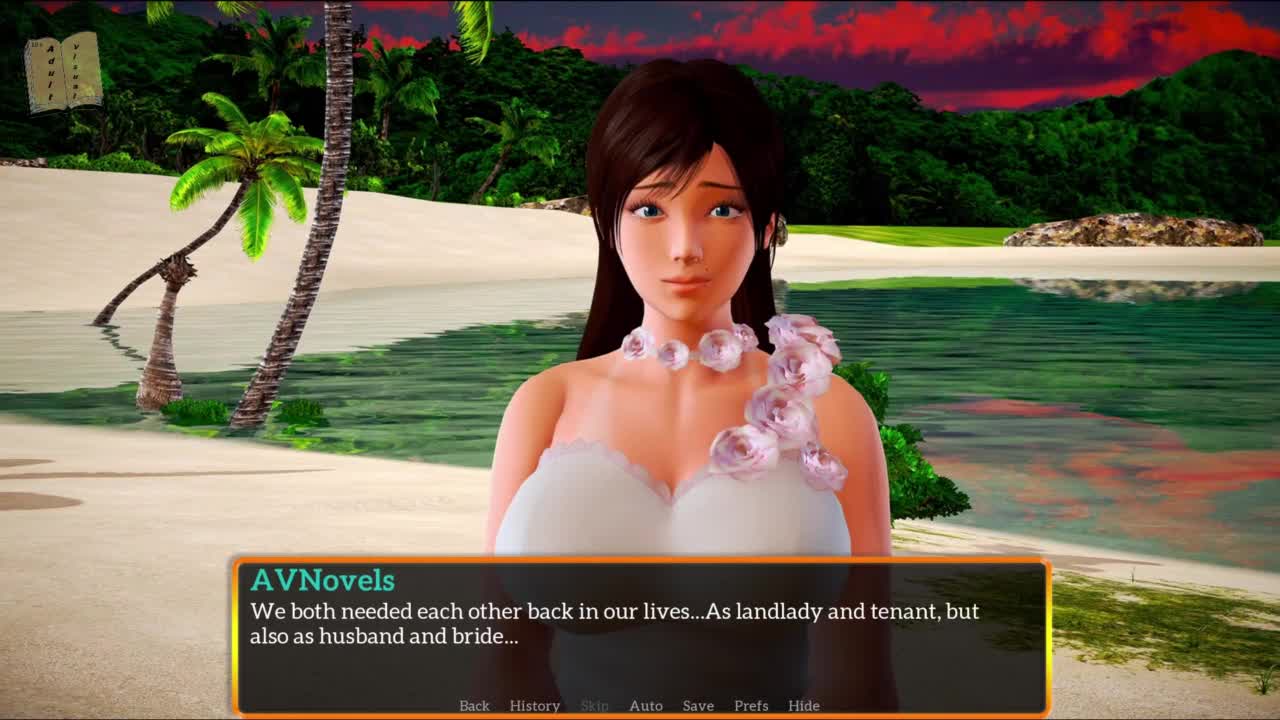Image resolution: width=1280 pixels, height=720 pixels.
Task: Hide the dialogue text box
Action: tap(803, 705)
